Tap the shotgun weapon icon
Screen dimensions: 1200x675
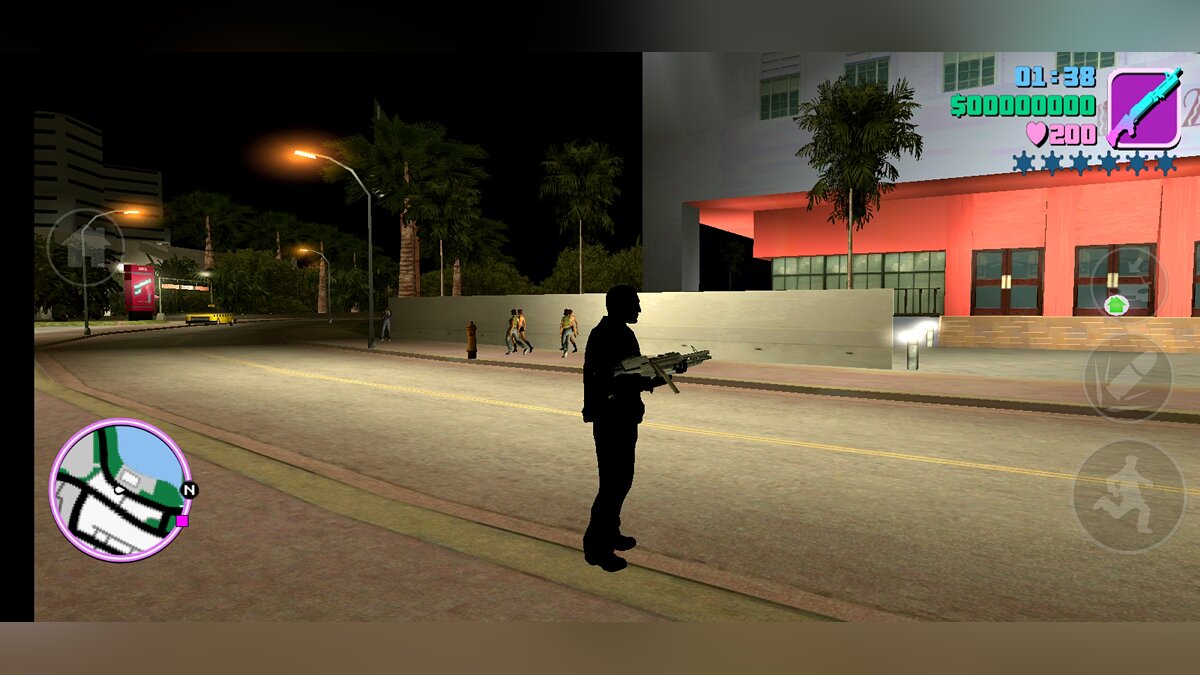click(1144, 108)
